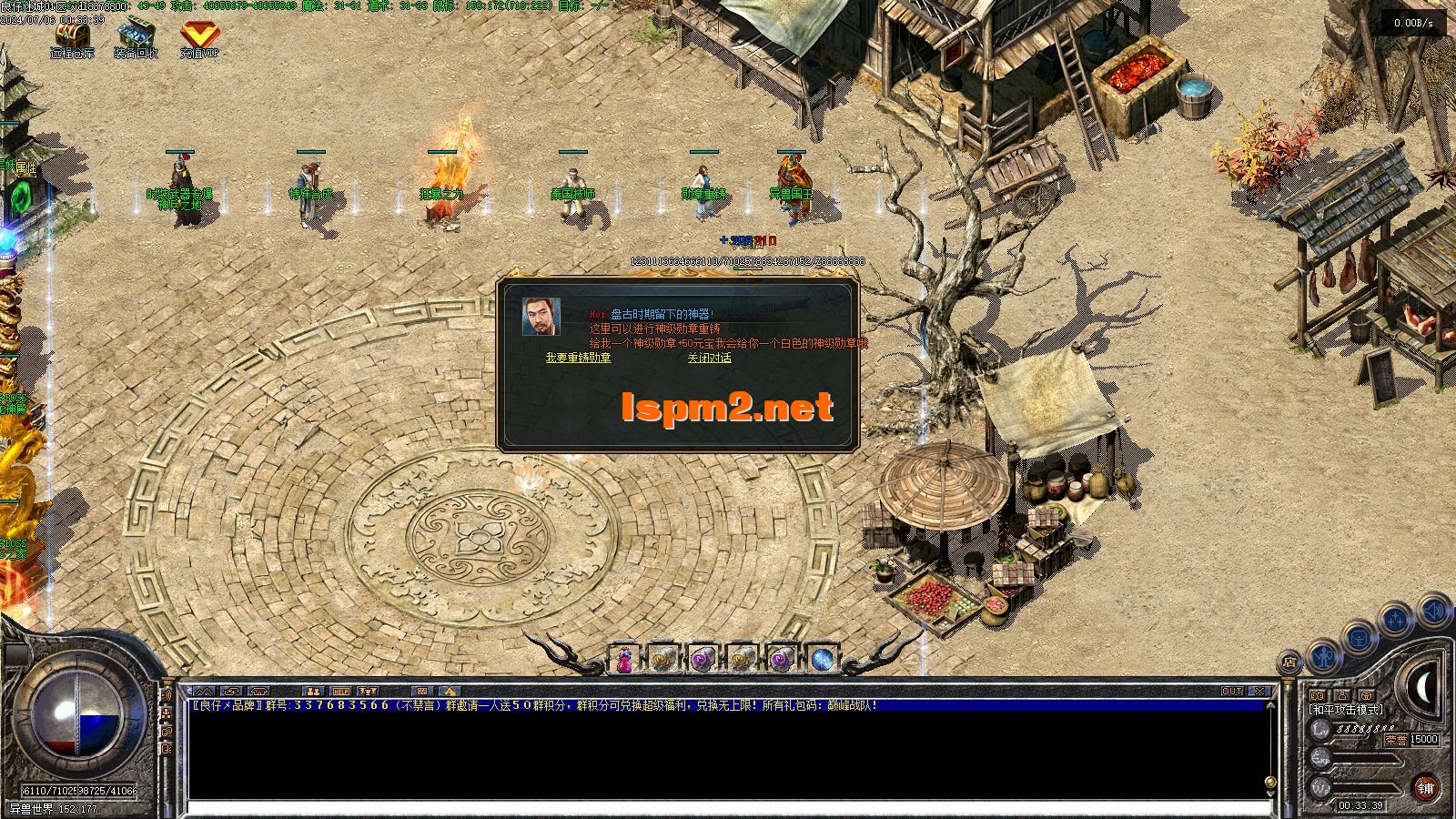Use the pink potion hotbar slot
The image size is (1456, 819).
coord(623,659)
